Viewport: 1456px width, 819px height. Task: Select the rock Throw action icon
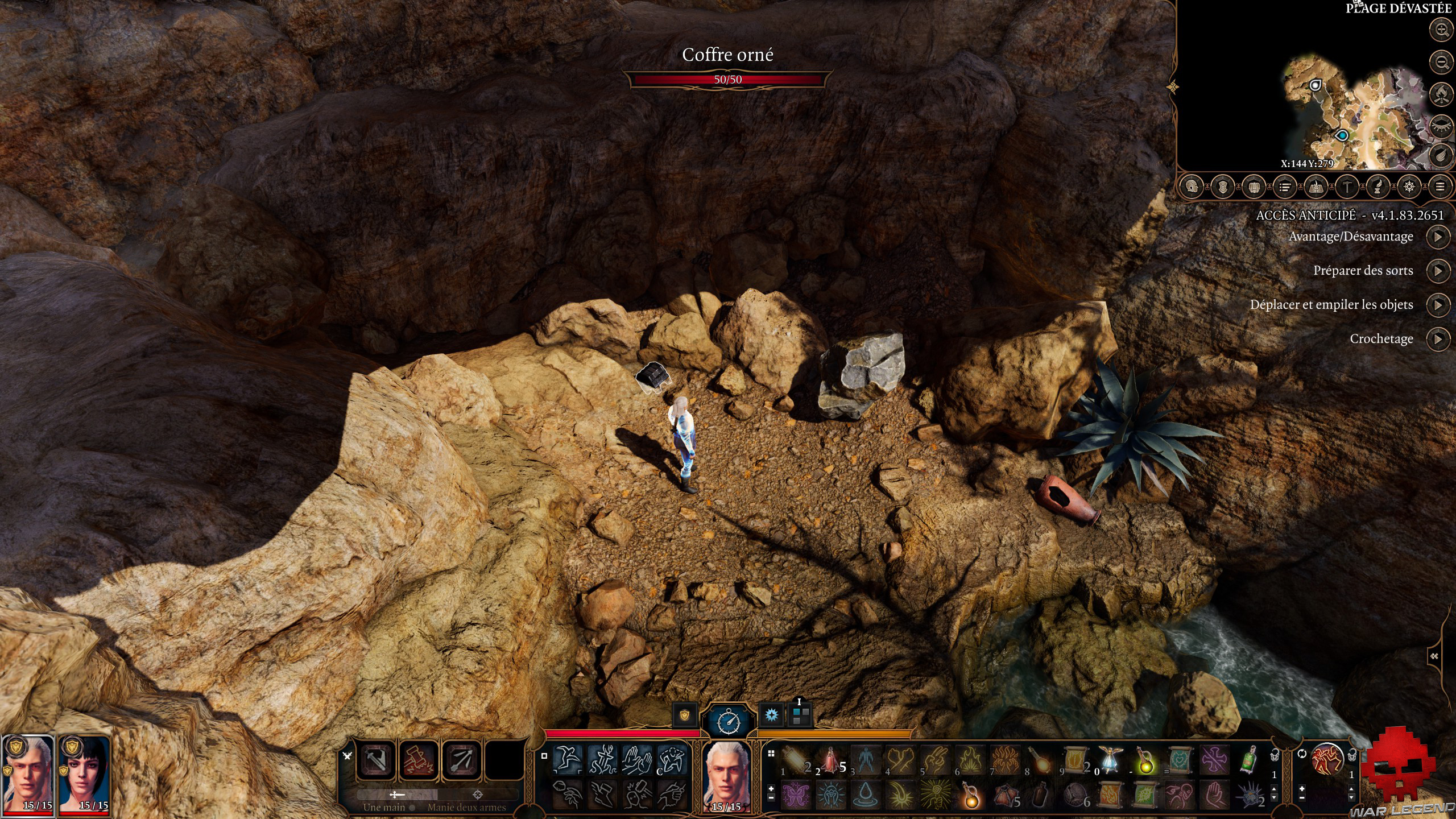coord(566,796)
